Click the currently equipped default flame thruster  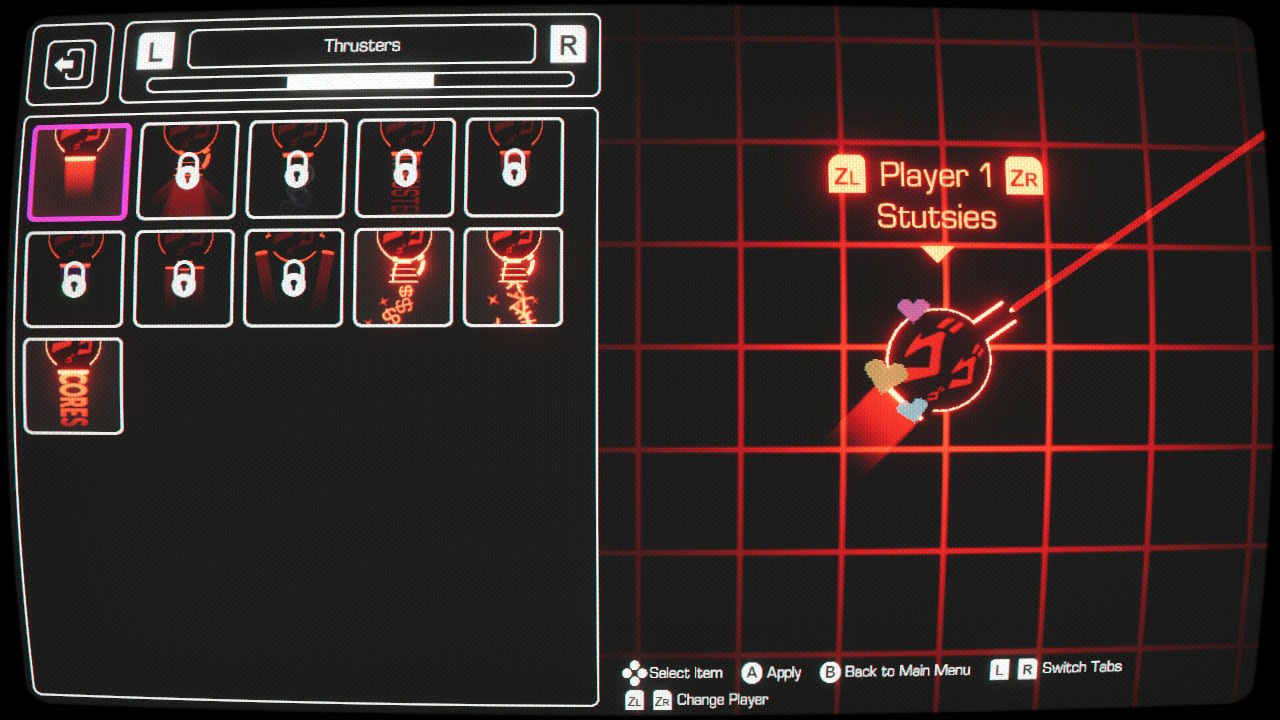click(x=73, y=168)
